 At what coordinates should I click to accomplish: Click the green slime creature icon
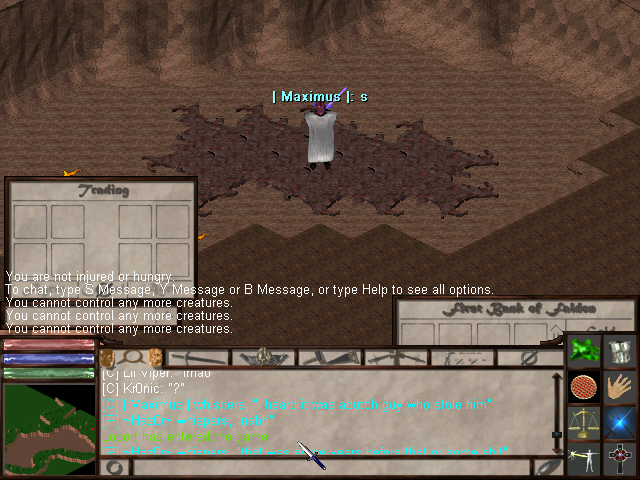(584, 352)
